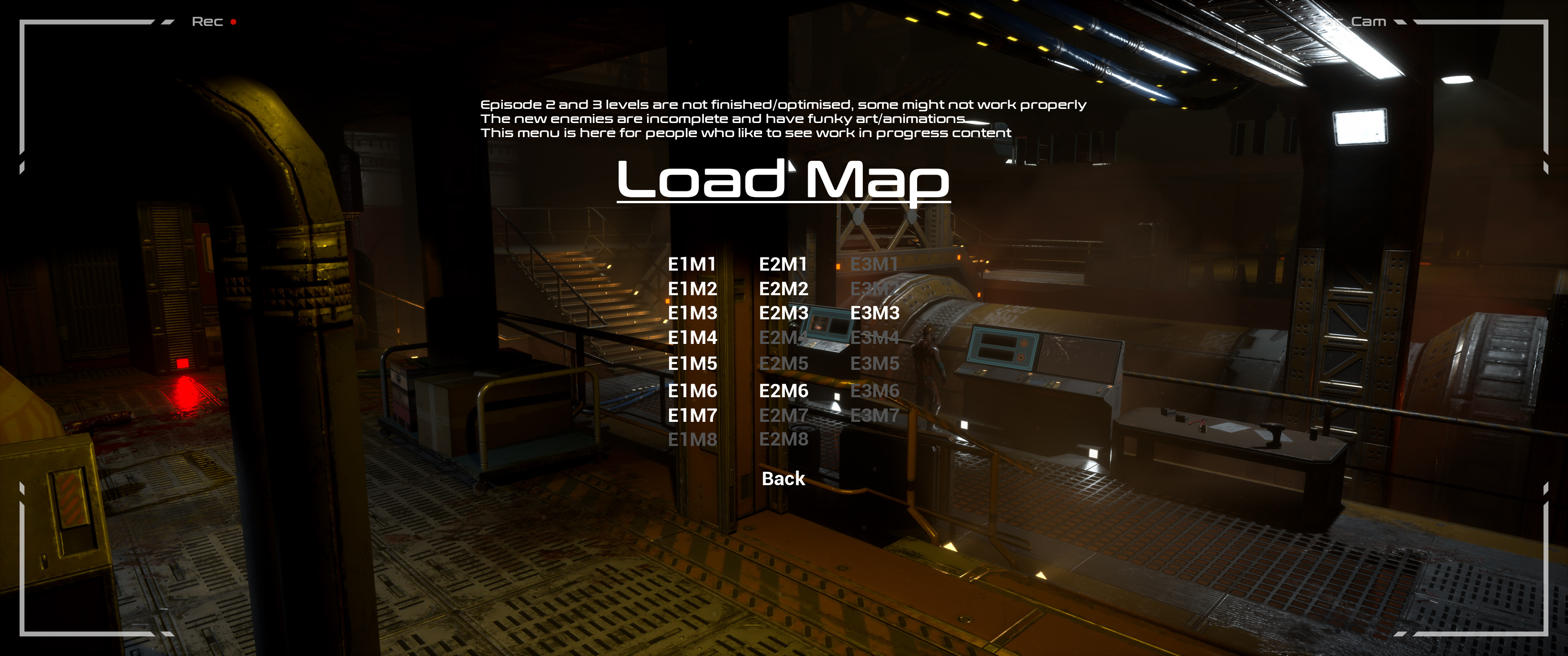Click the Rec_Cam label
Screen dimensions: 1568x656
(x=1349, y=21)
